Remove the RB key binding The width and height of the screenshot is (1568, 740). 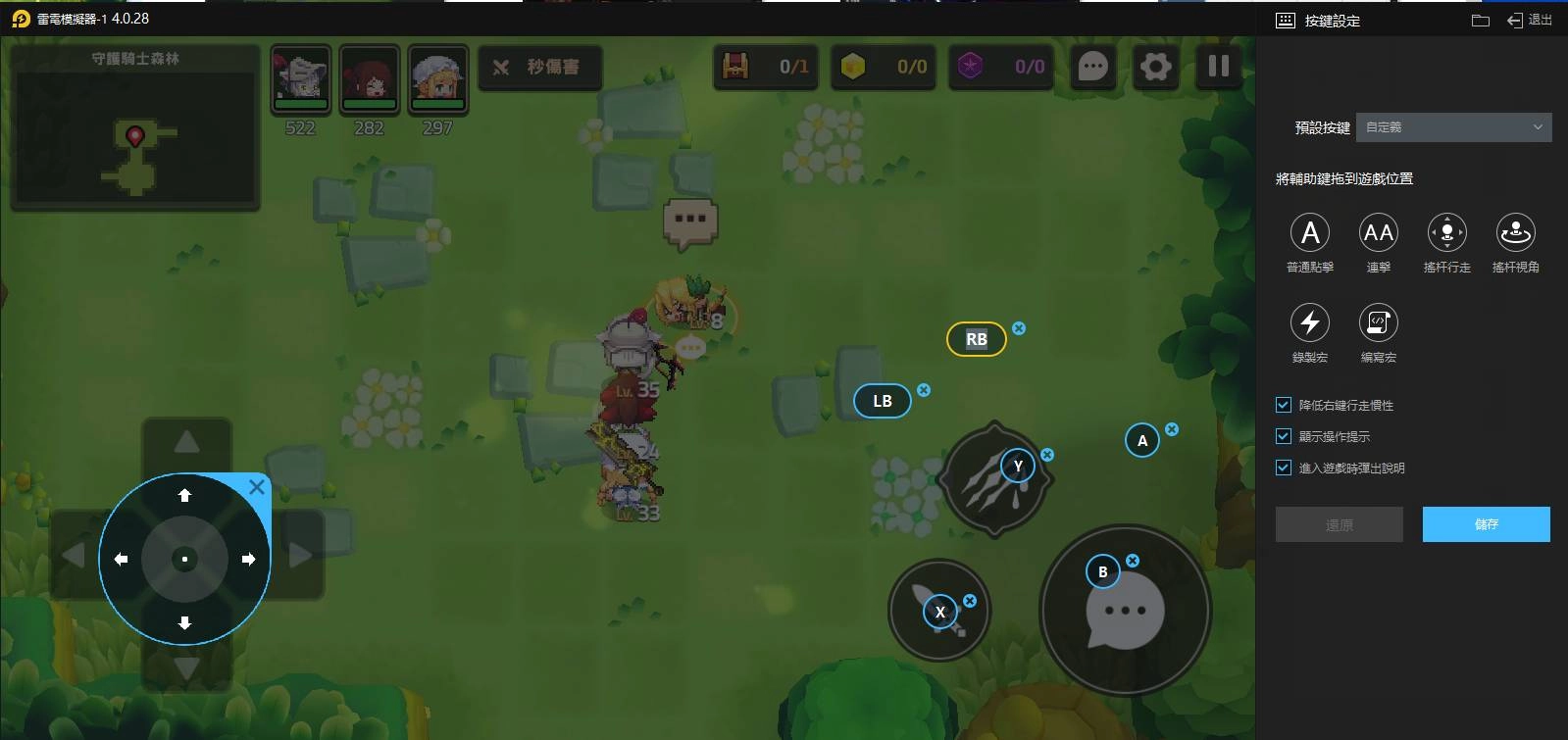(1018, 329)
